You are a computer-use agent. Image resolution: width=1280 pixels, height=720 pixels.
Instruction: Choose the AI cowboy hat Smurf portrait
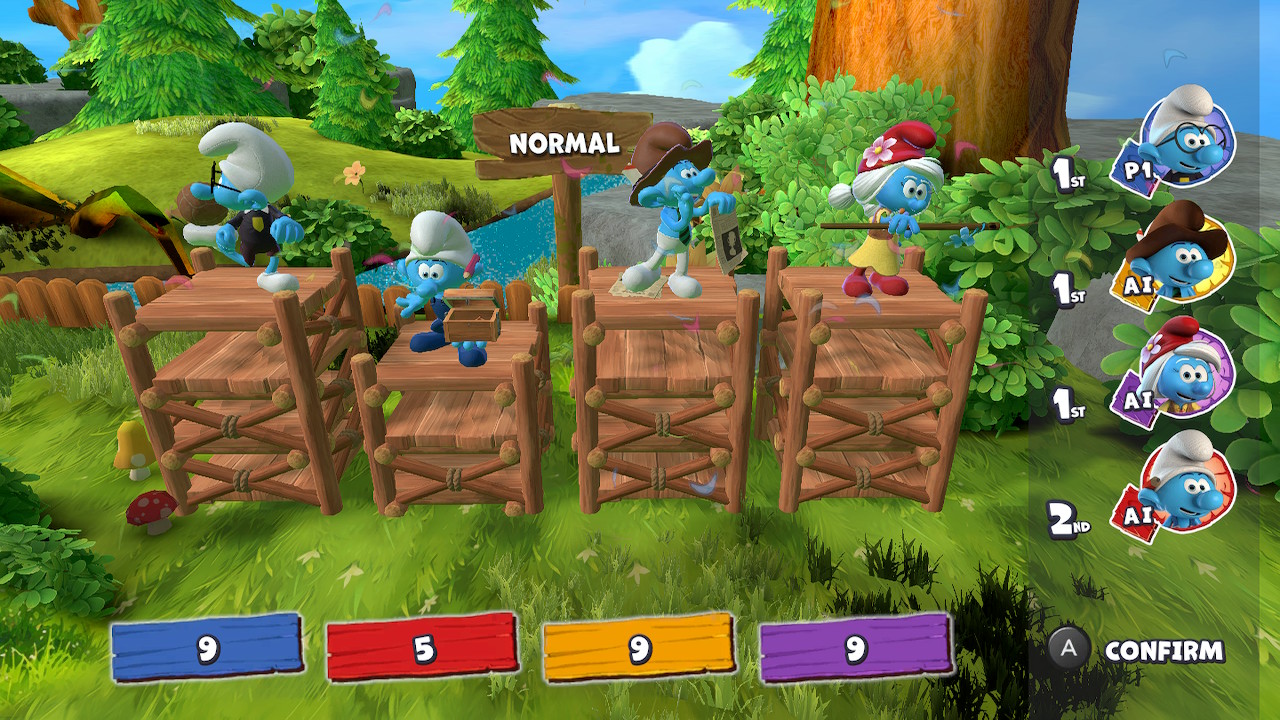point(1184,256)
